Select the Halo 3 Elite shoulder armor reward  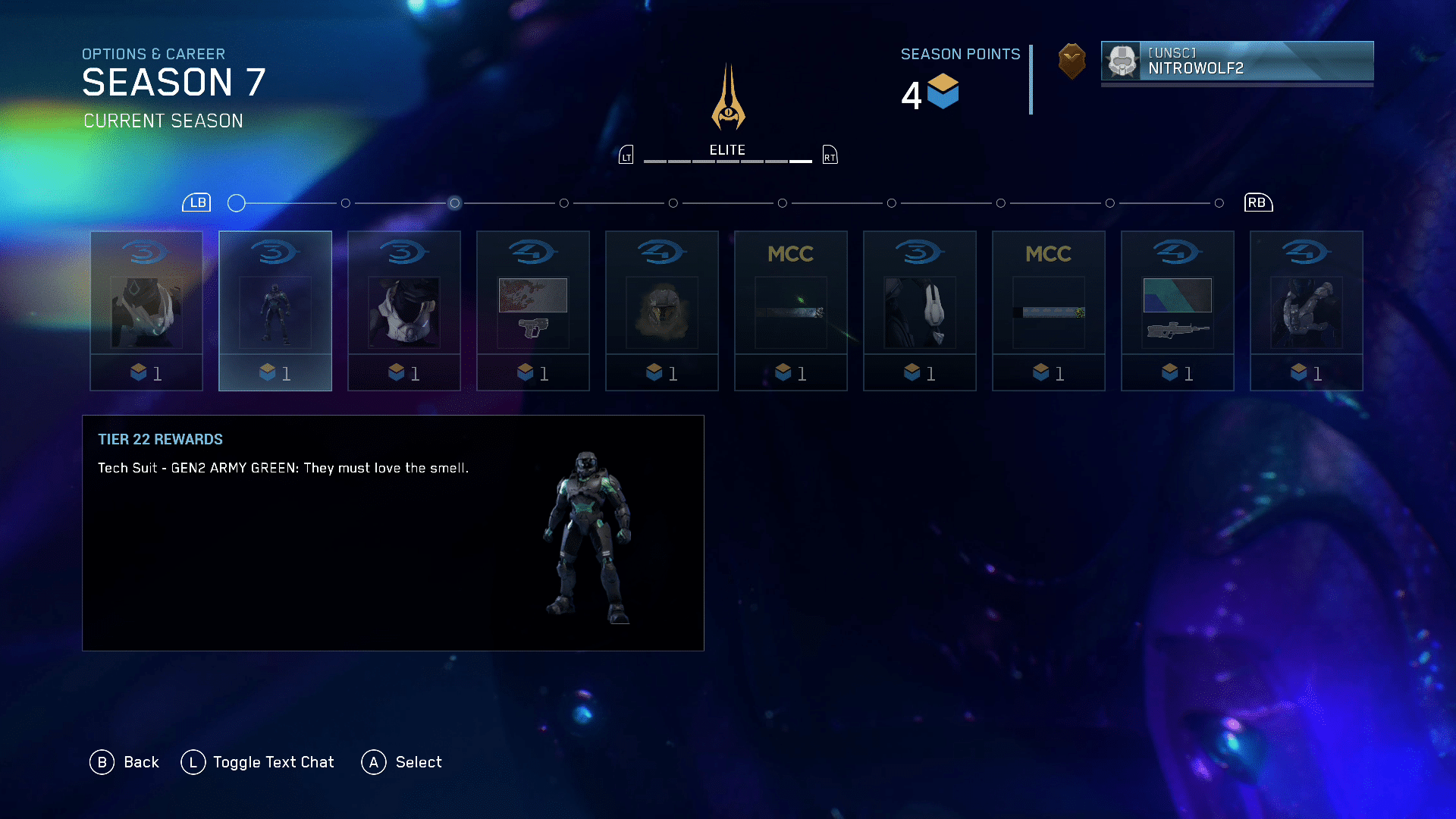tap(146, 311)
